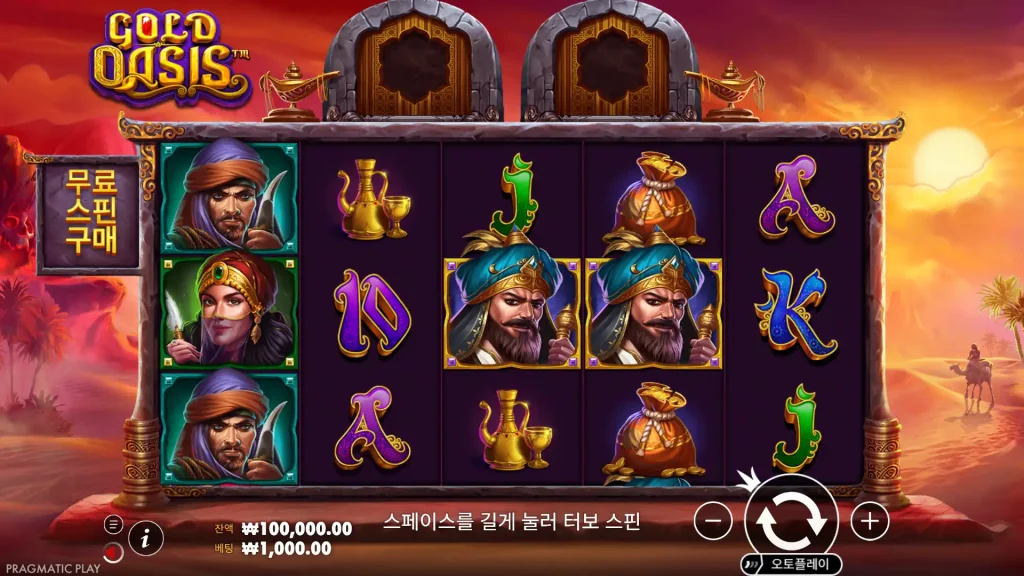Open the game info with the i button
This screenshot has width=1024, height=576.
tap(146, 537)
